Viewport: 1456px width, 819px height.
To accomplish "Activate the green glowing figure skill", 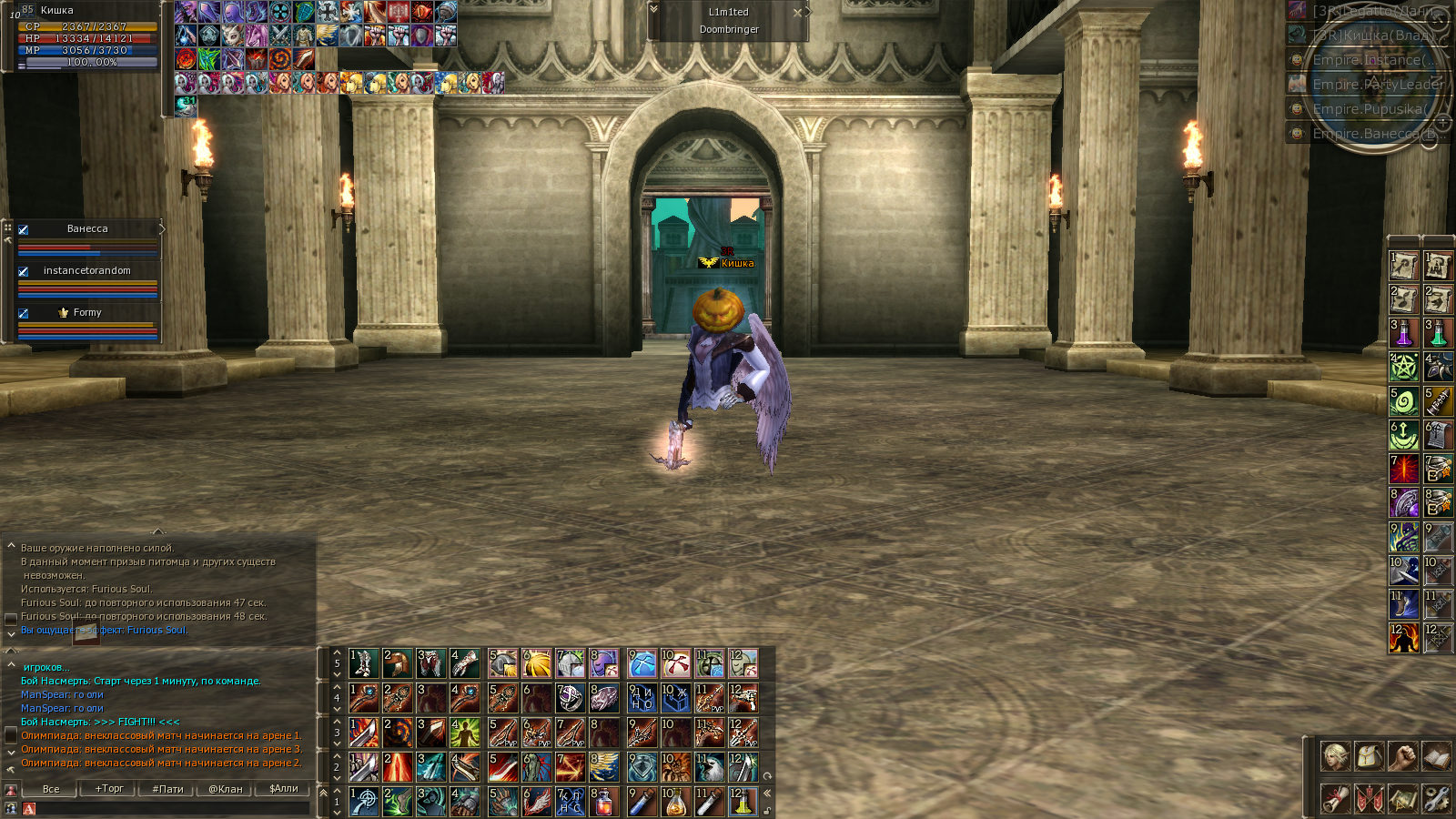I will [x=465, y=733].
